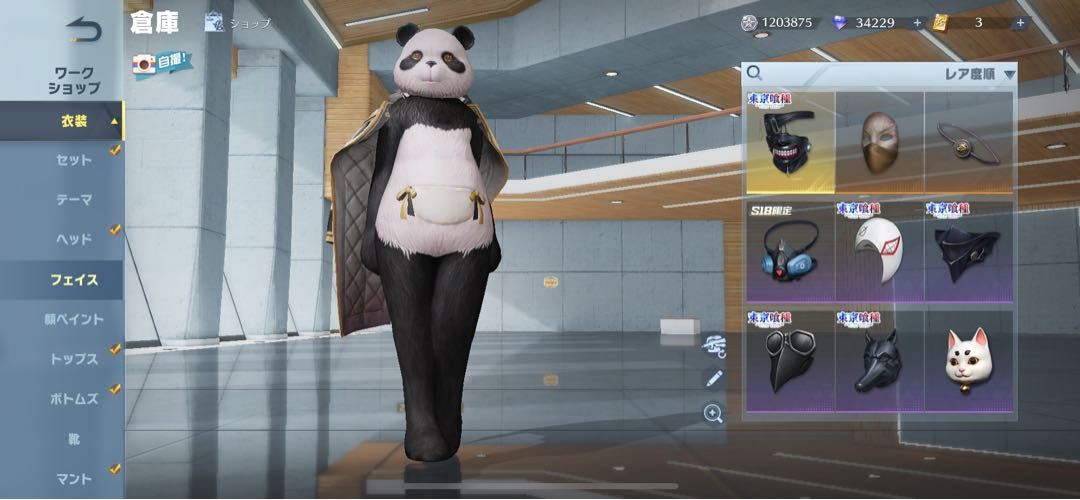The width and height of the screenshot is (1080, 500).
Task: Tap the 自撮 selfie camera button
Action: [x=162, y=62]
